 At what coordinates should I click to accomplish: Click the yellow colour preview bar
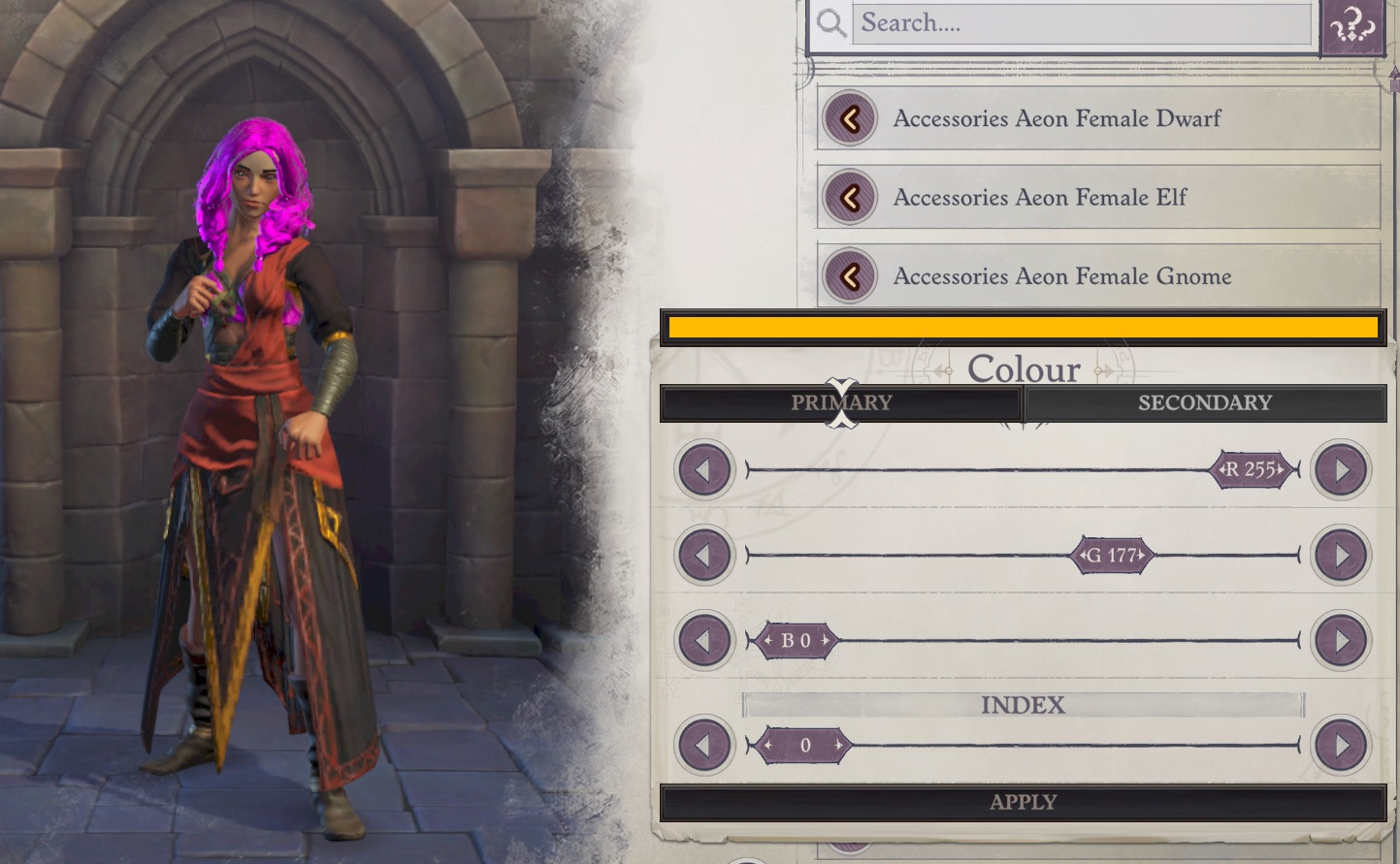pyautogui.click(x=1023, y=326)
